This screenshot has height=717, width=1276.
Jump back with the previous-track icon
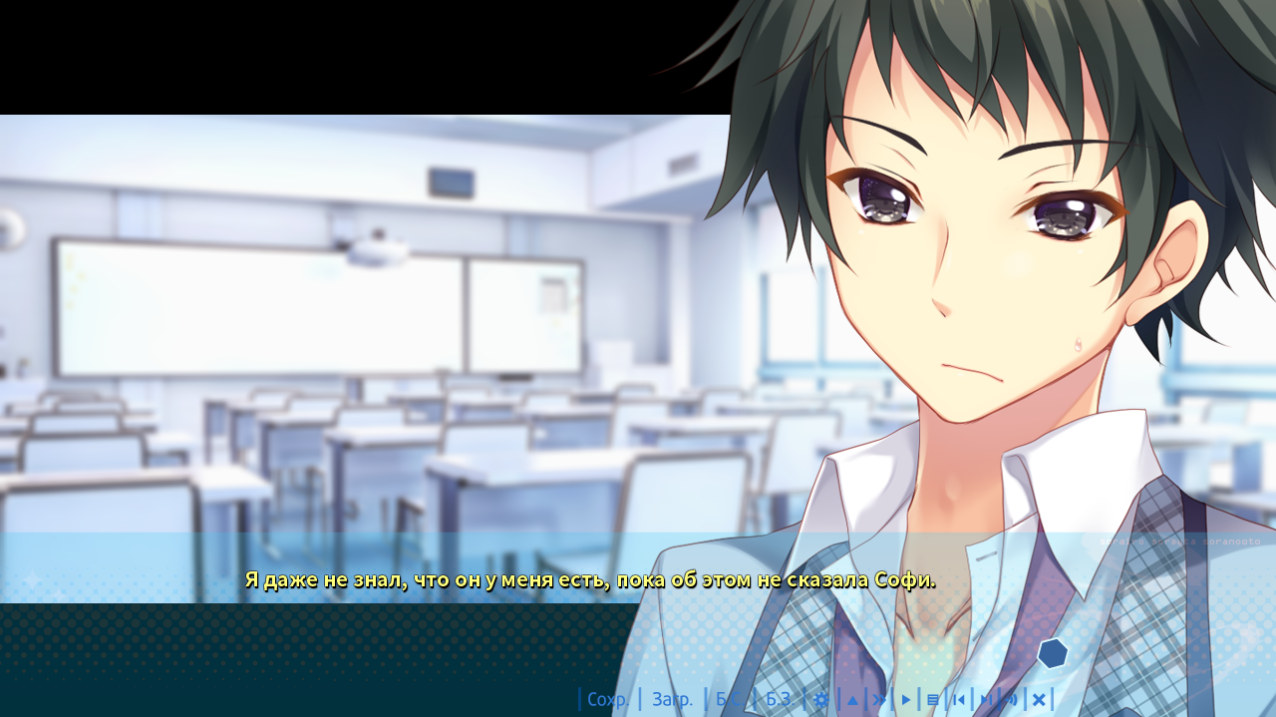point(959,699)
